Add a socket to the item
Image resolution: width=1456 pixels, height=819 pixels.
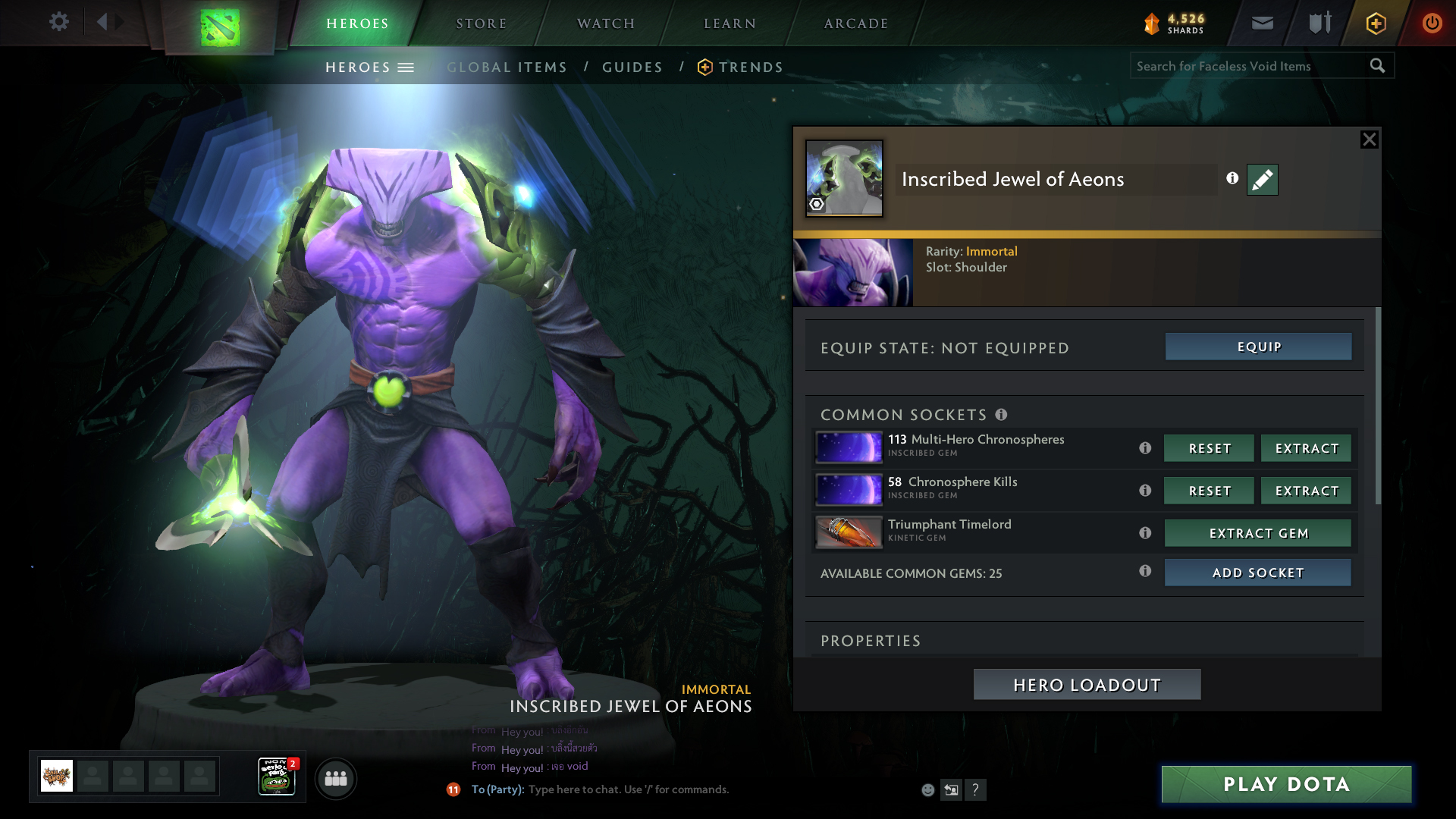pyautogui.click(x=1257, y=573)
